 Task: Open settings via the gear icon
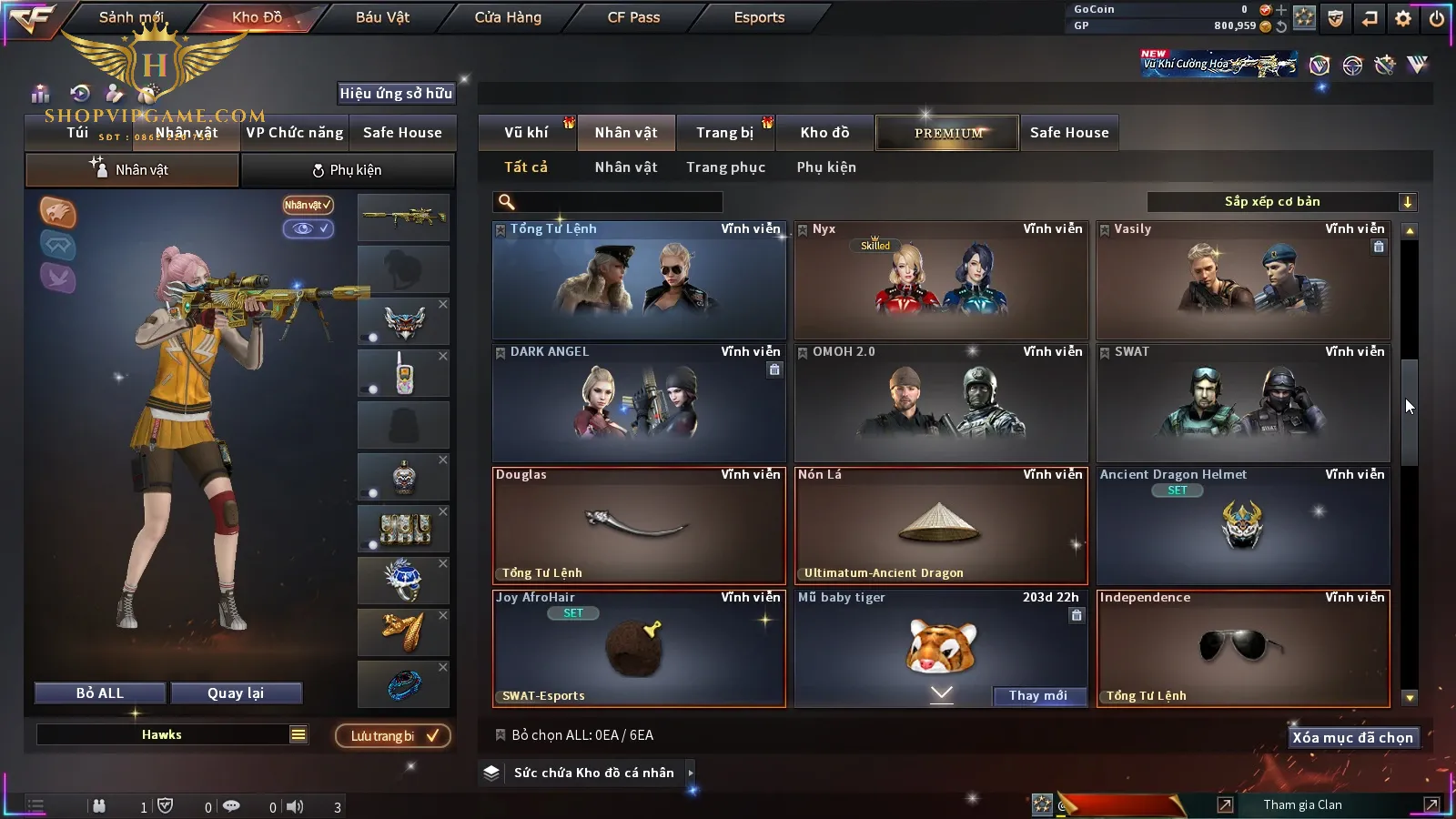tap(1403, 18)
